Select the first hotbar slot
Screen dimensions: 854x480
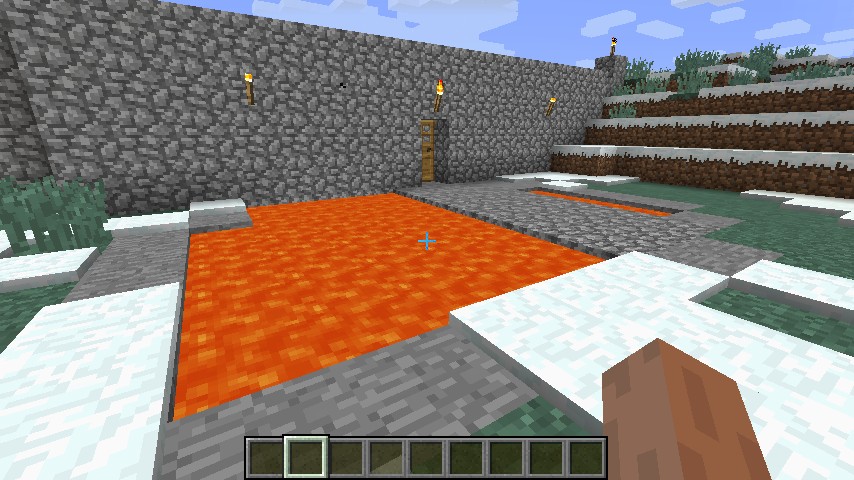[265, 458]
